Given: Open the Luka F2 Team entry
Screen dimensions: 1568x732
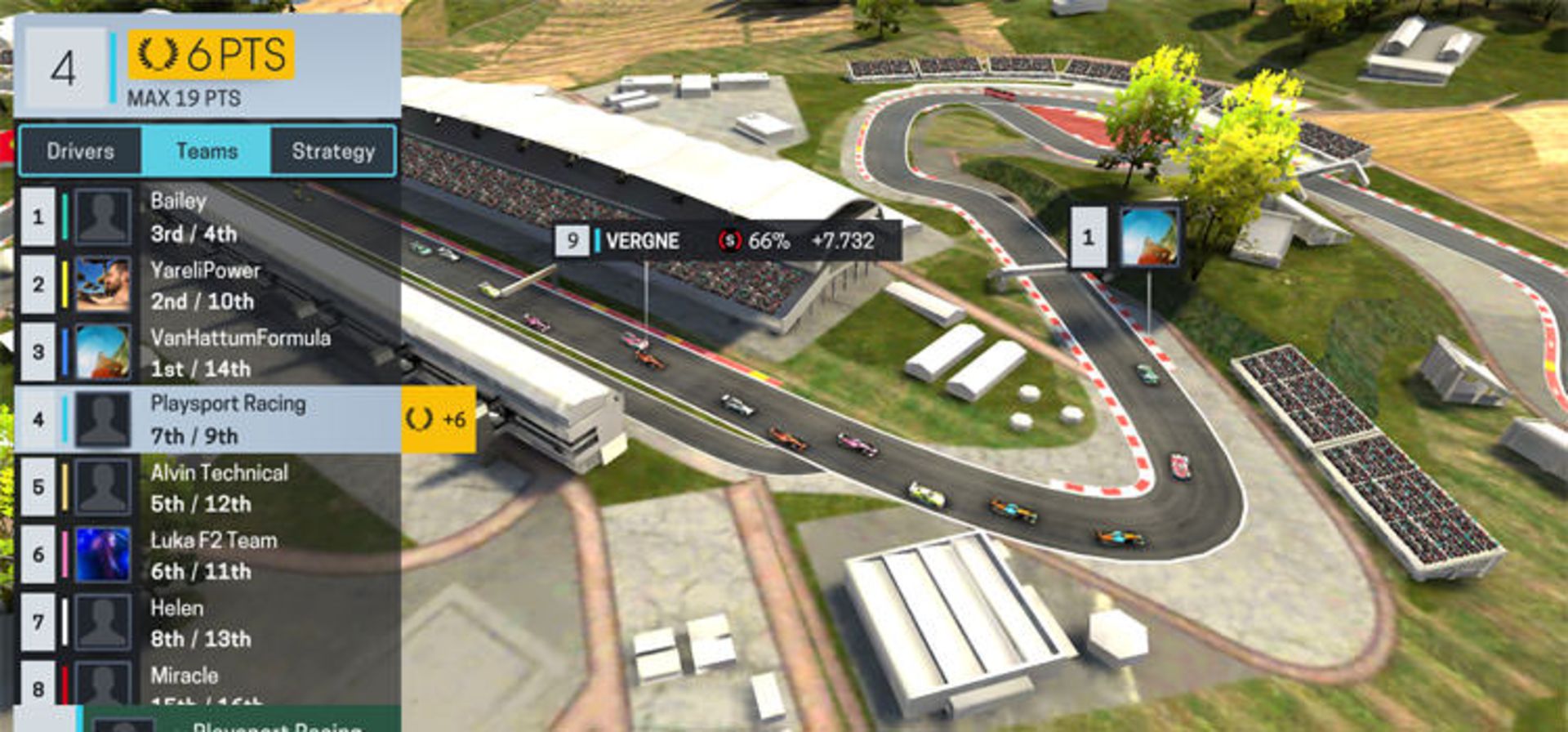Looking at the screenshot, I should point(208,556).
